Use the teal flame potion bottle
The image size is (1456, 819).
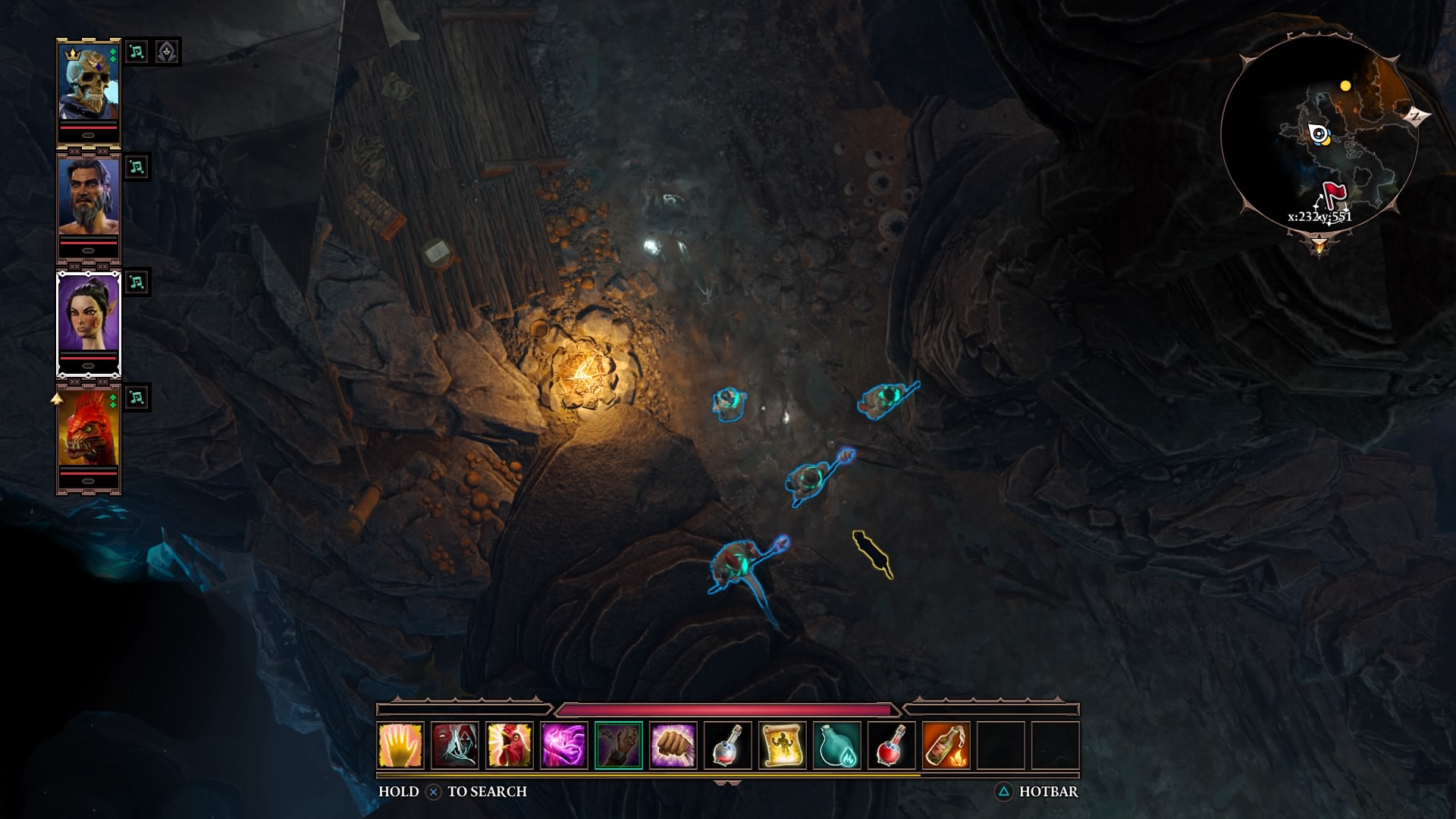click(837, 745)
